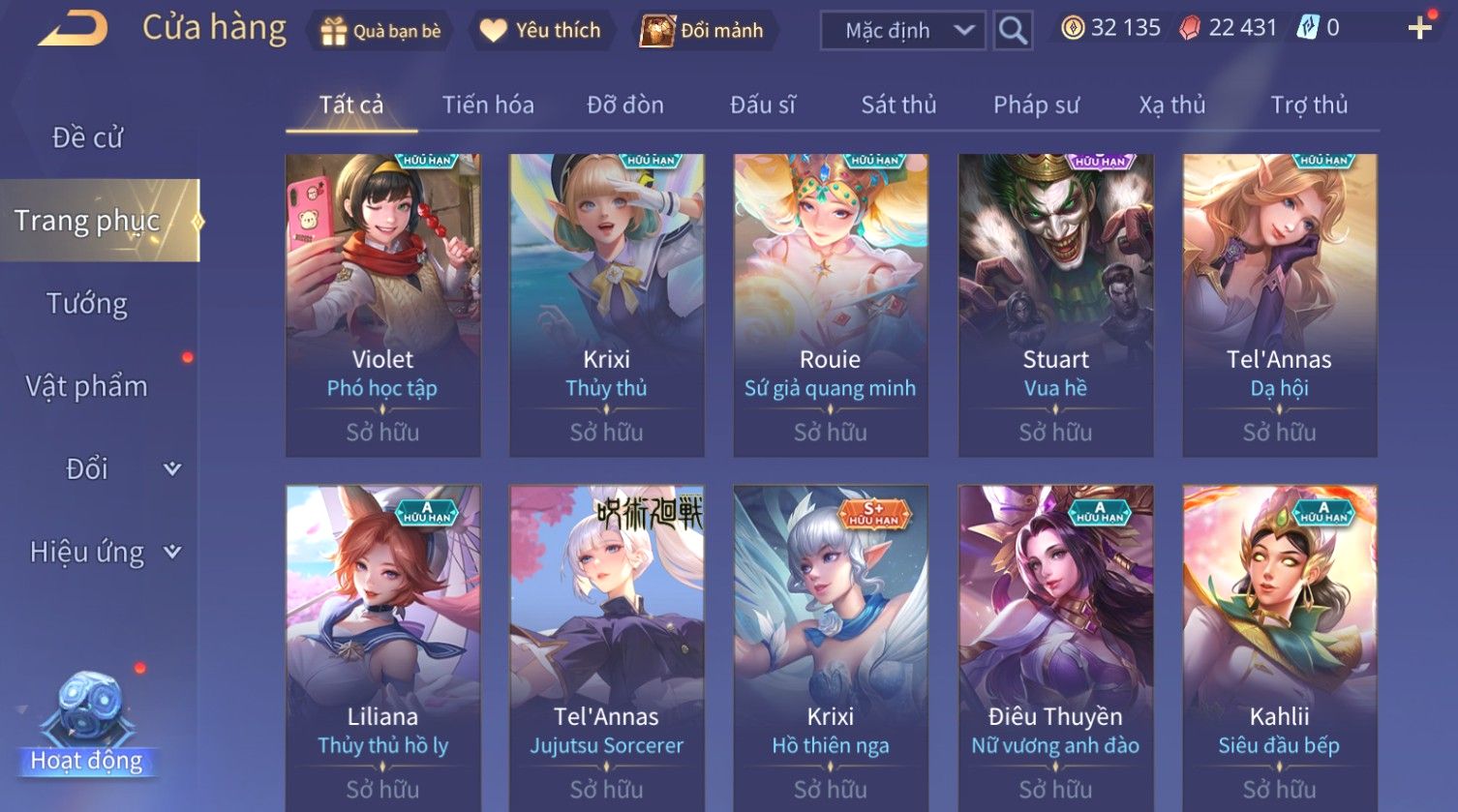
Task: Select the Stuart Vua hề skin card
Action: click(x=1055, y=305)
